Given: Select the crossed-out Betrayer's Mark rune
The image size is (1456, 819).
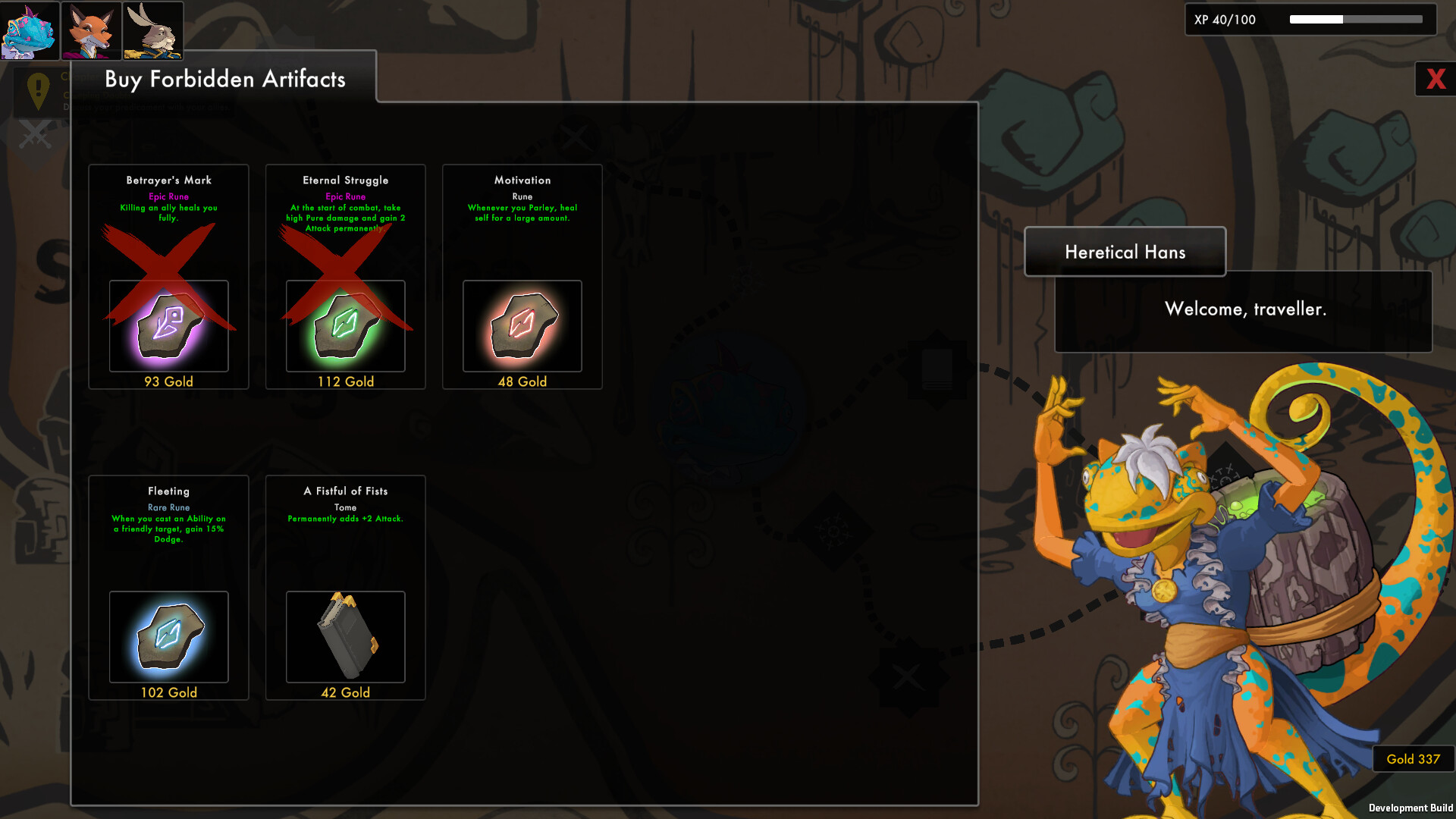Looking at the screenshot, I should (x=168, y=277).
